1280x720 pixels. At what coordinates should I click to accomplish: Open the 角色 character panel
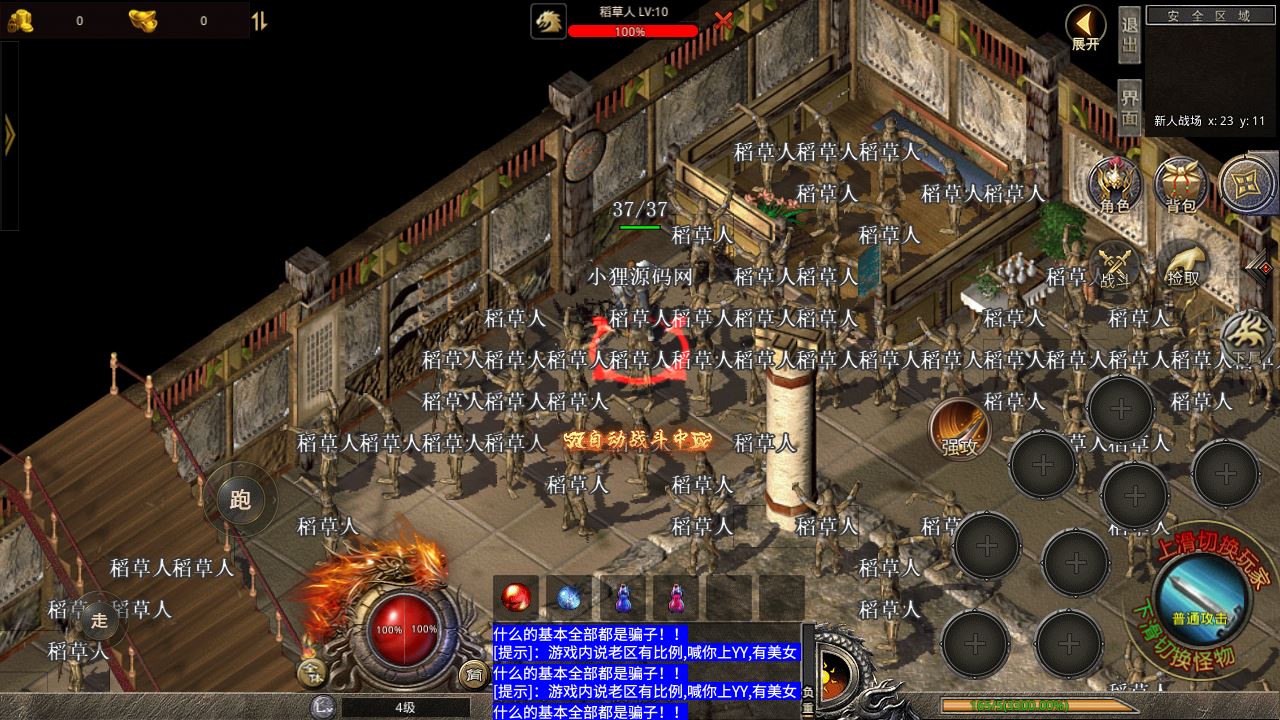(1115, 186)
